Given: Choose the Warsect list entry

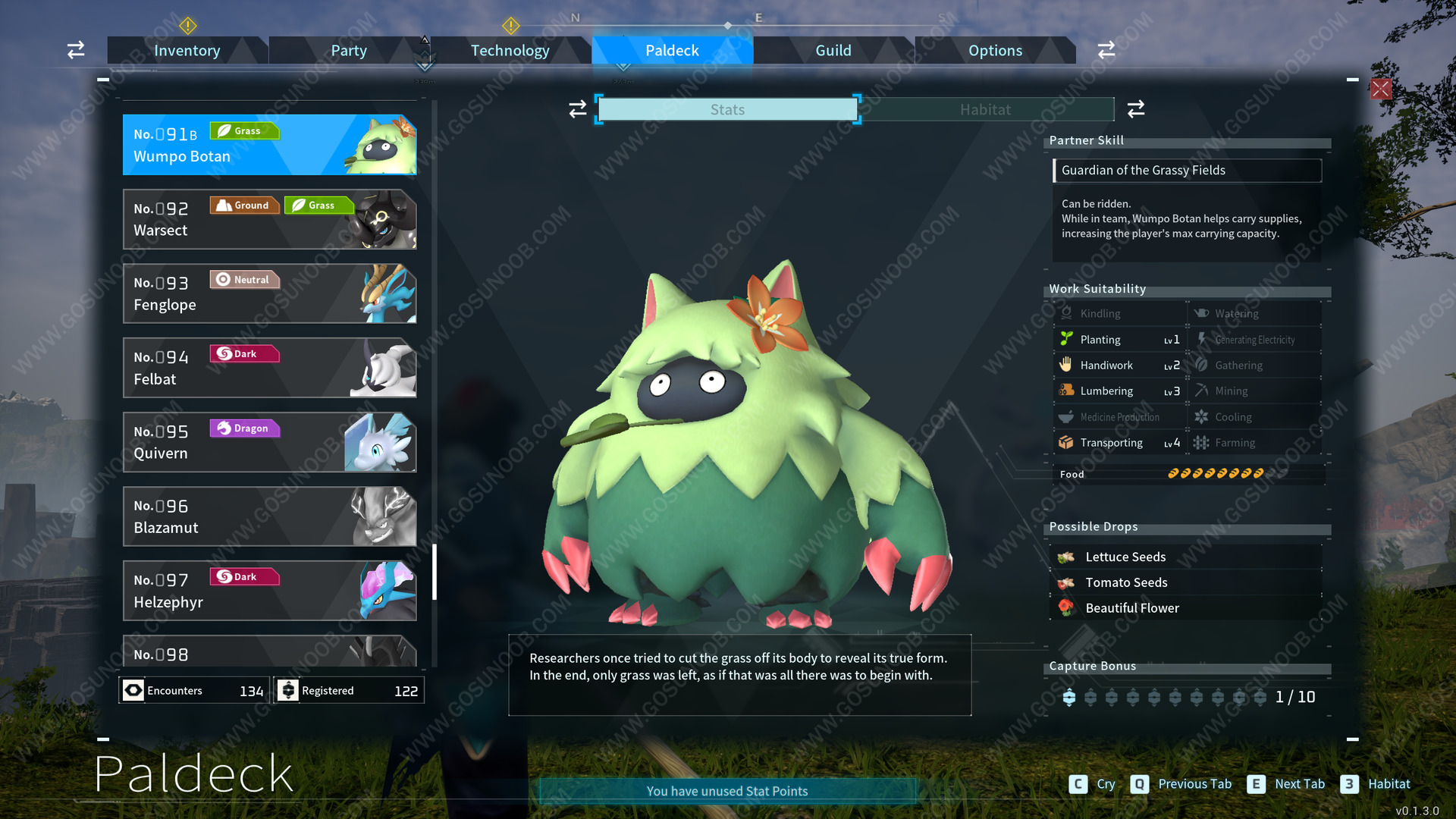Looking at the screenshot, I should (269, 219).
